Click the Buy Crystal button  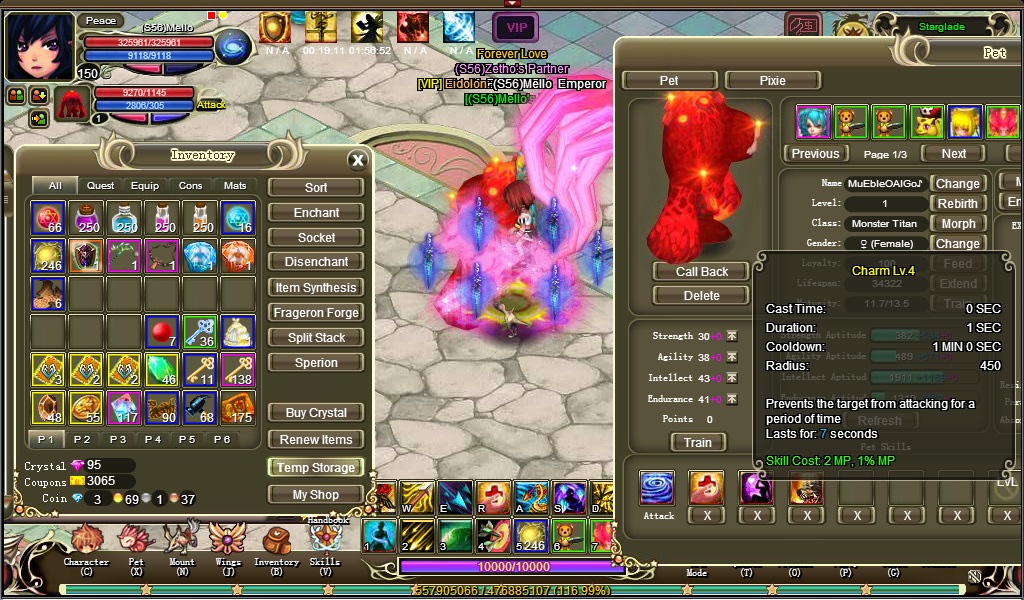[x=316, y=413]
